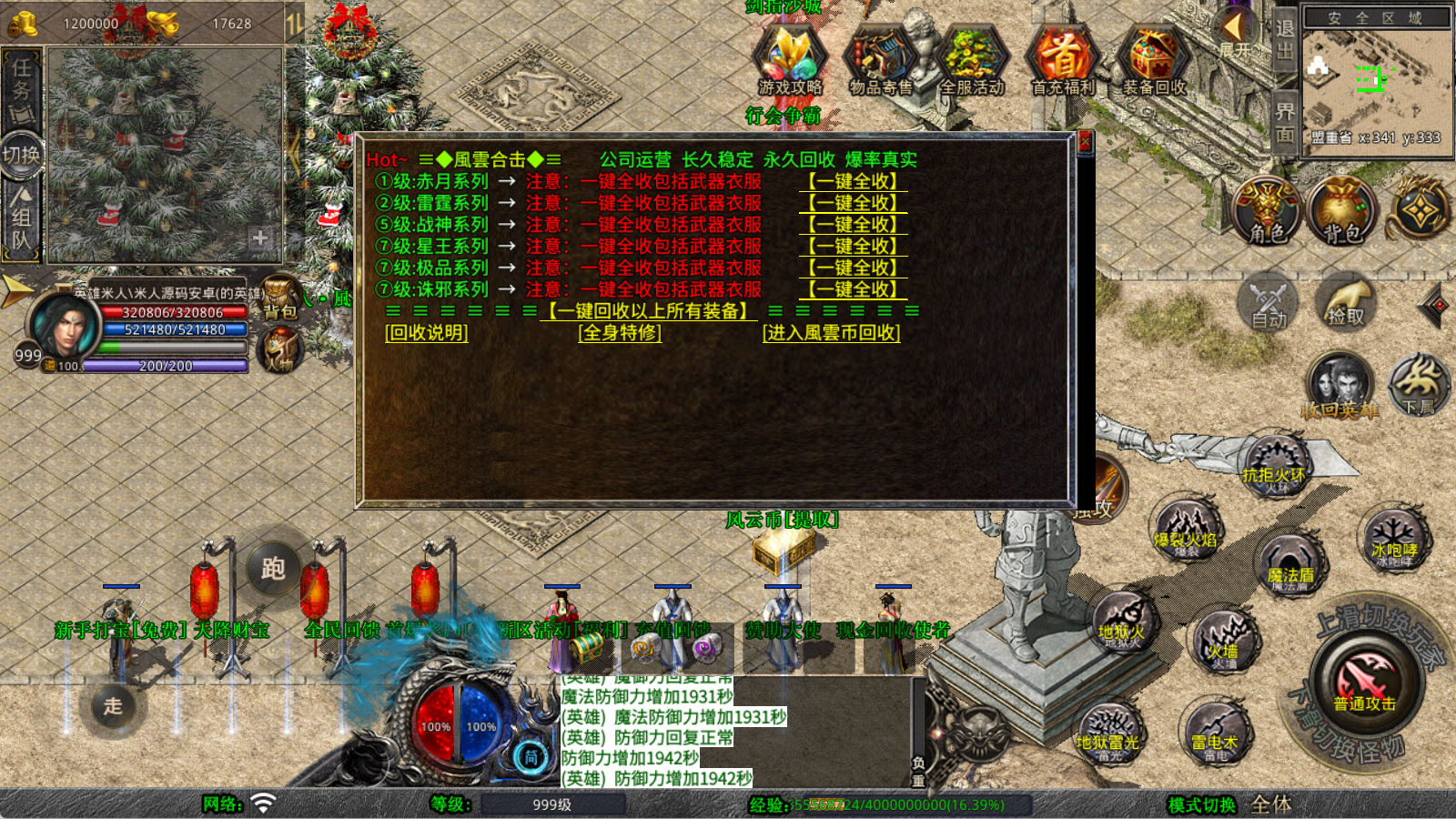
Task: Activate the 魔法盾 magic shield skill
Action: click(1290, 563)
